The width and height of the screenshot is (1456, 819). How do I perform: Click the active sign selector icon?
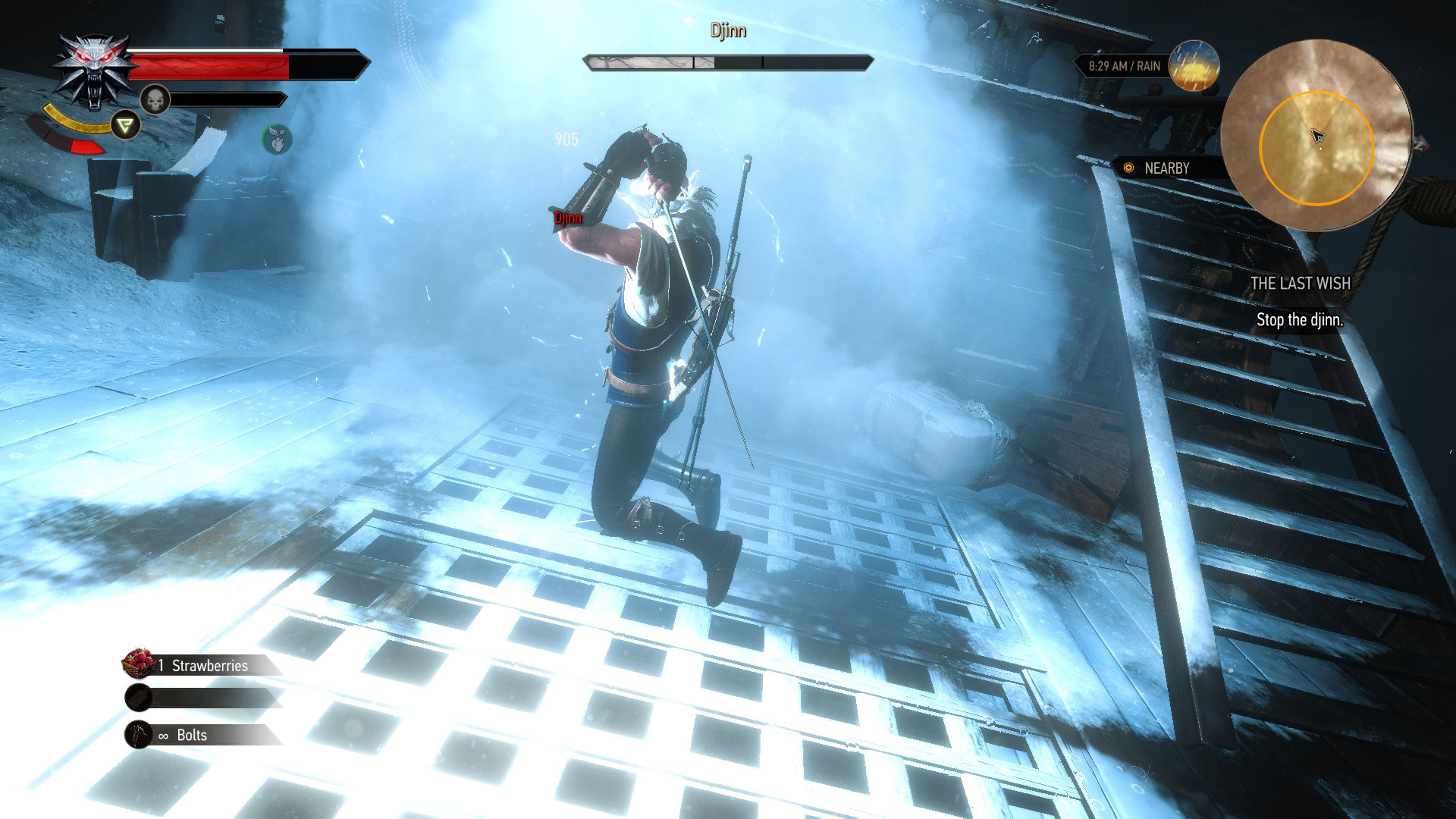[x=125, y=126]
